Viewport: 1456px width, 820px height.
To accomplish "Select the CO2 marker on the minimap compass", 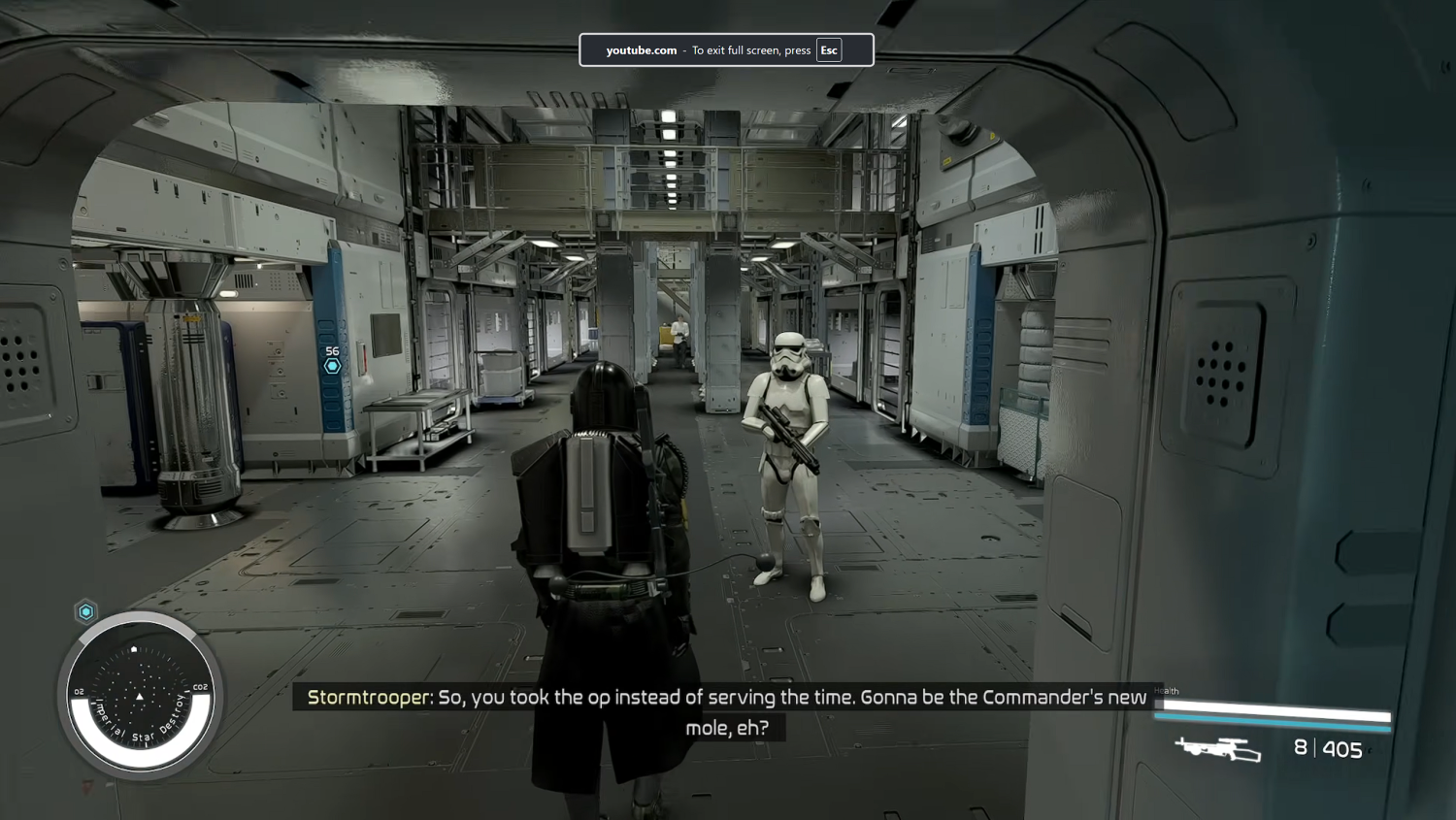I will pyautogui.click(x=201, y=686).
